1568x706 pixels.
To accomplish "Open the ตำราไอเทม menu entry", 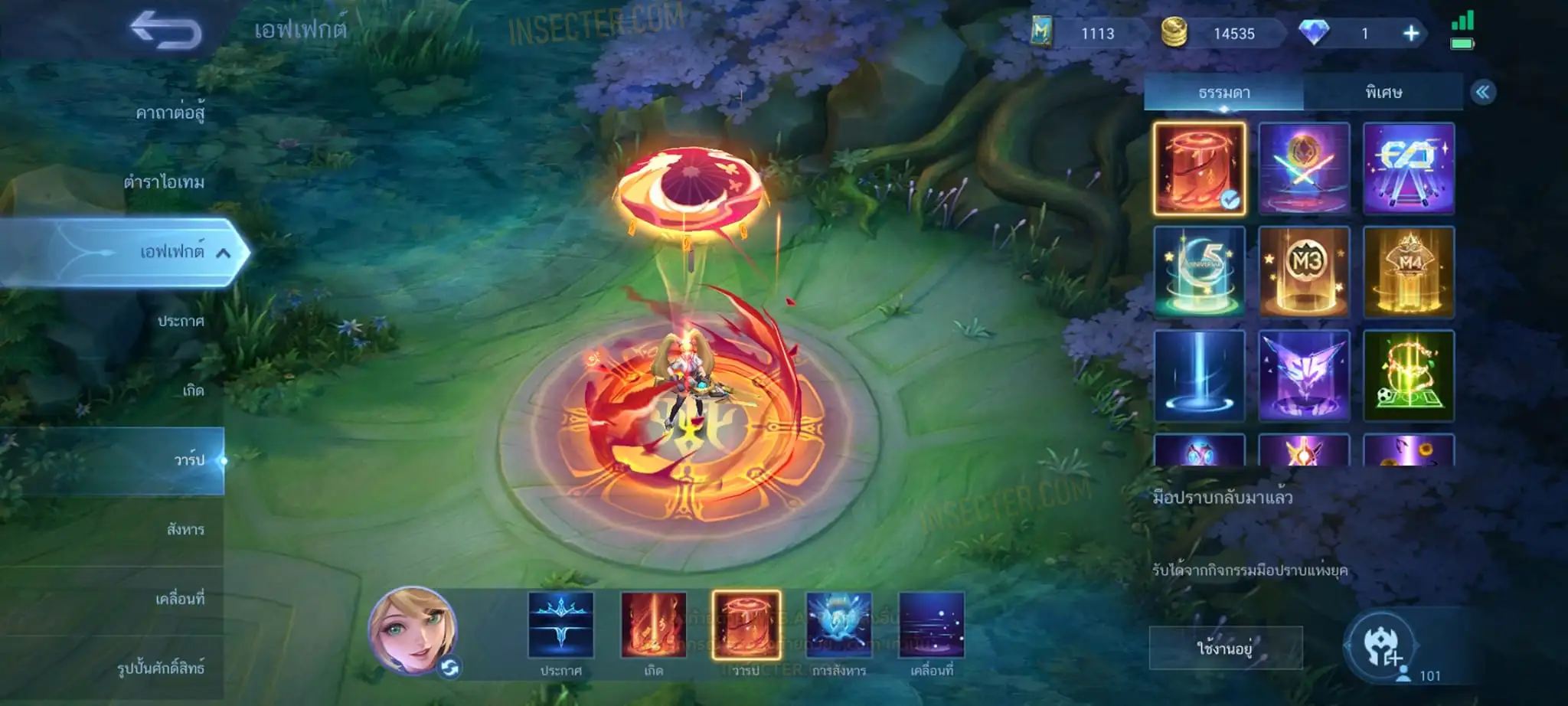I will coord(164,182).
